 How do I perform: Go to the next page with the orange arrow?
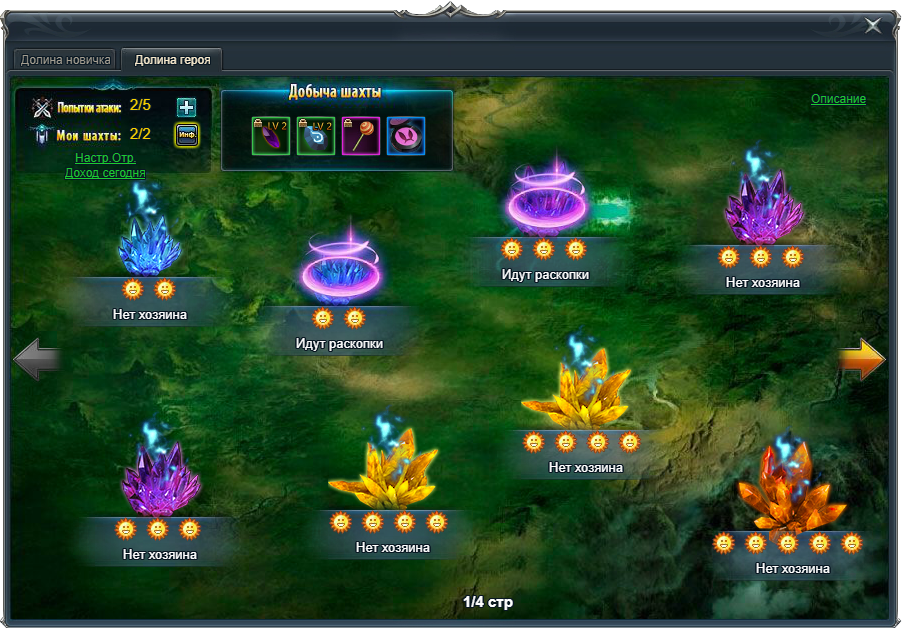pos(861,359)
